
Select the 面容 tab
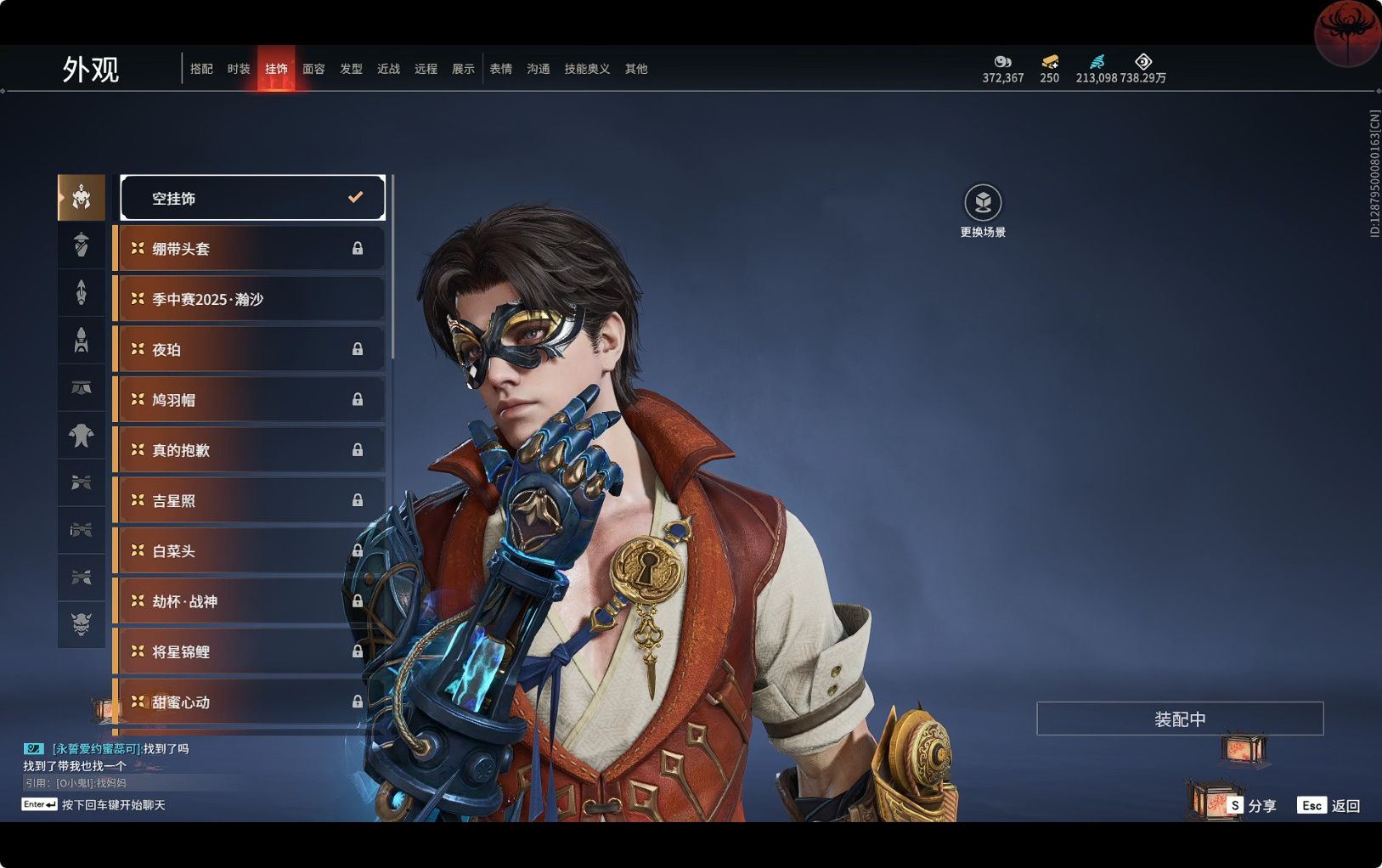click(x=313, y=69)
